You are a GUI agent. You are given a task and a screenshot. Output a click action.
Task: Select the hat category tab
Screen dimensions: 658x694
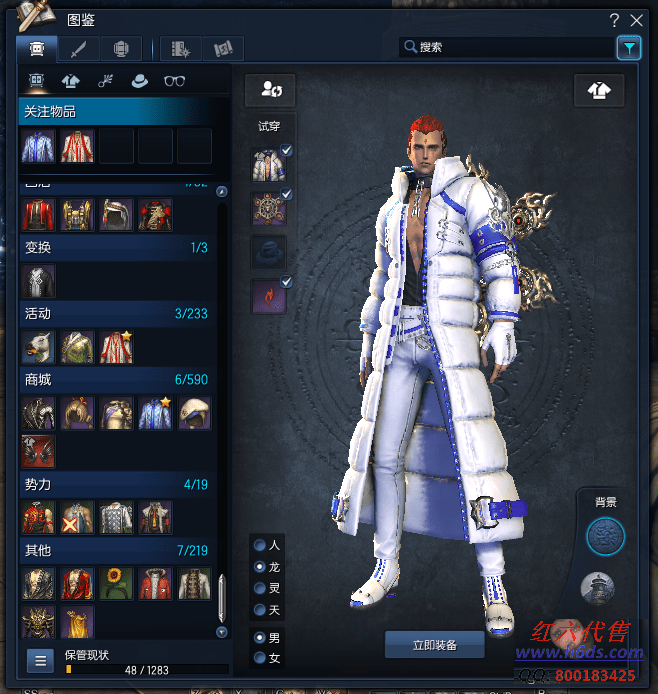coord(139,82)
